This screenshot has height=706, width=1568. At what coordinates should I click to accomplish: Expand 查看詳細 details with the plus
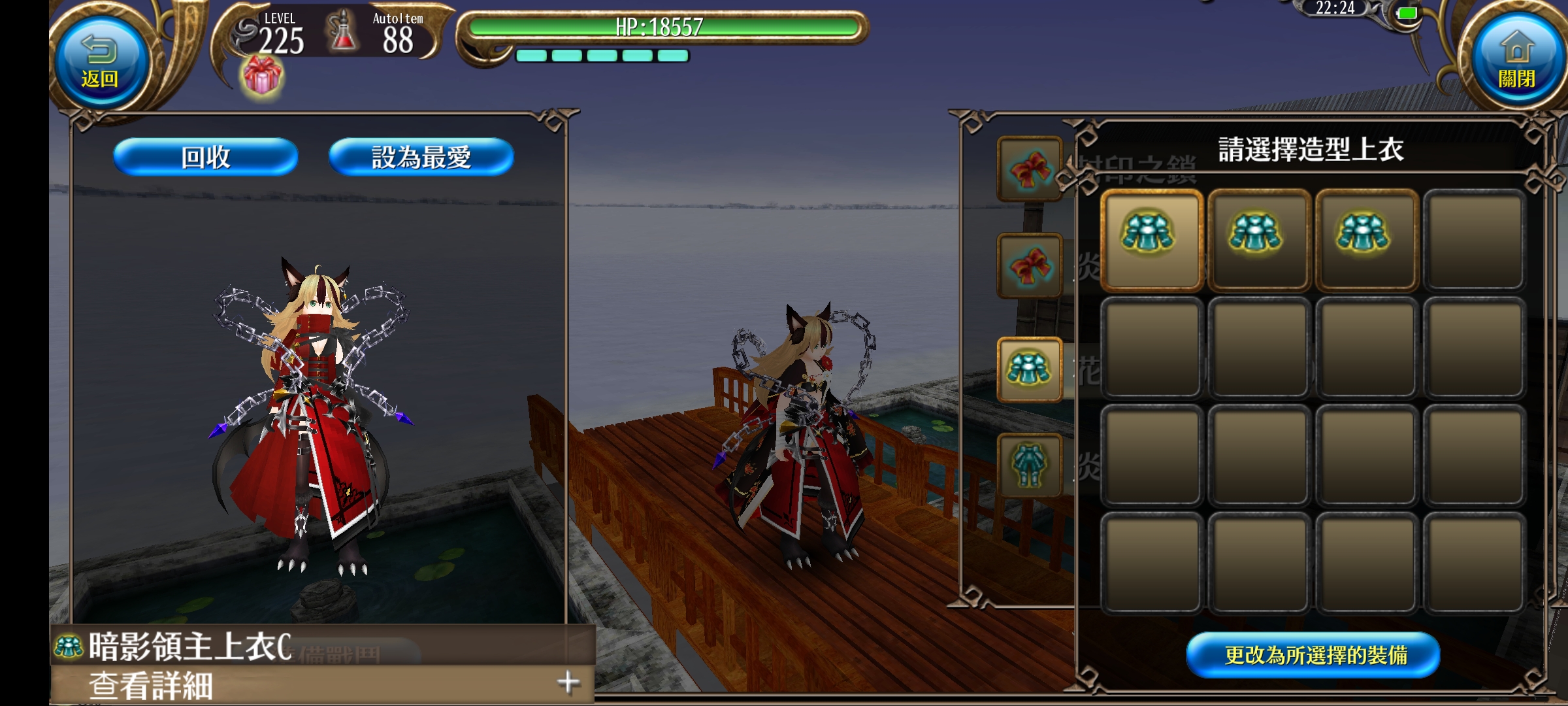[568, 682]
